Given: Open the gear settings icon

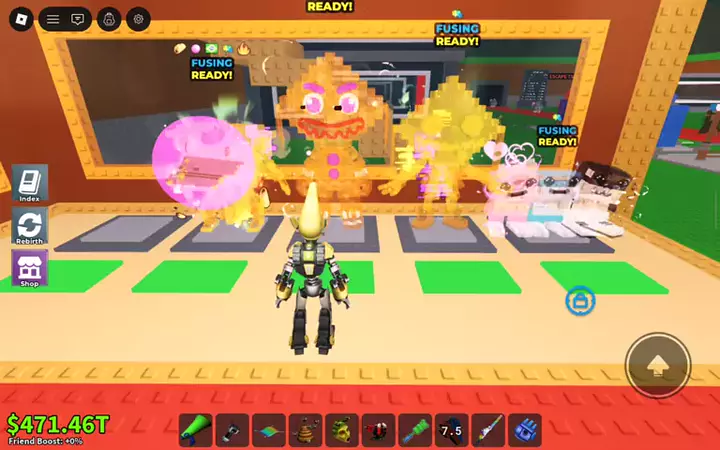Looking at the screenshot, I should point(139,18).
